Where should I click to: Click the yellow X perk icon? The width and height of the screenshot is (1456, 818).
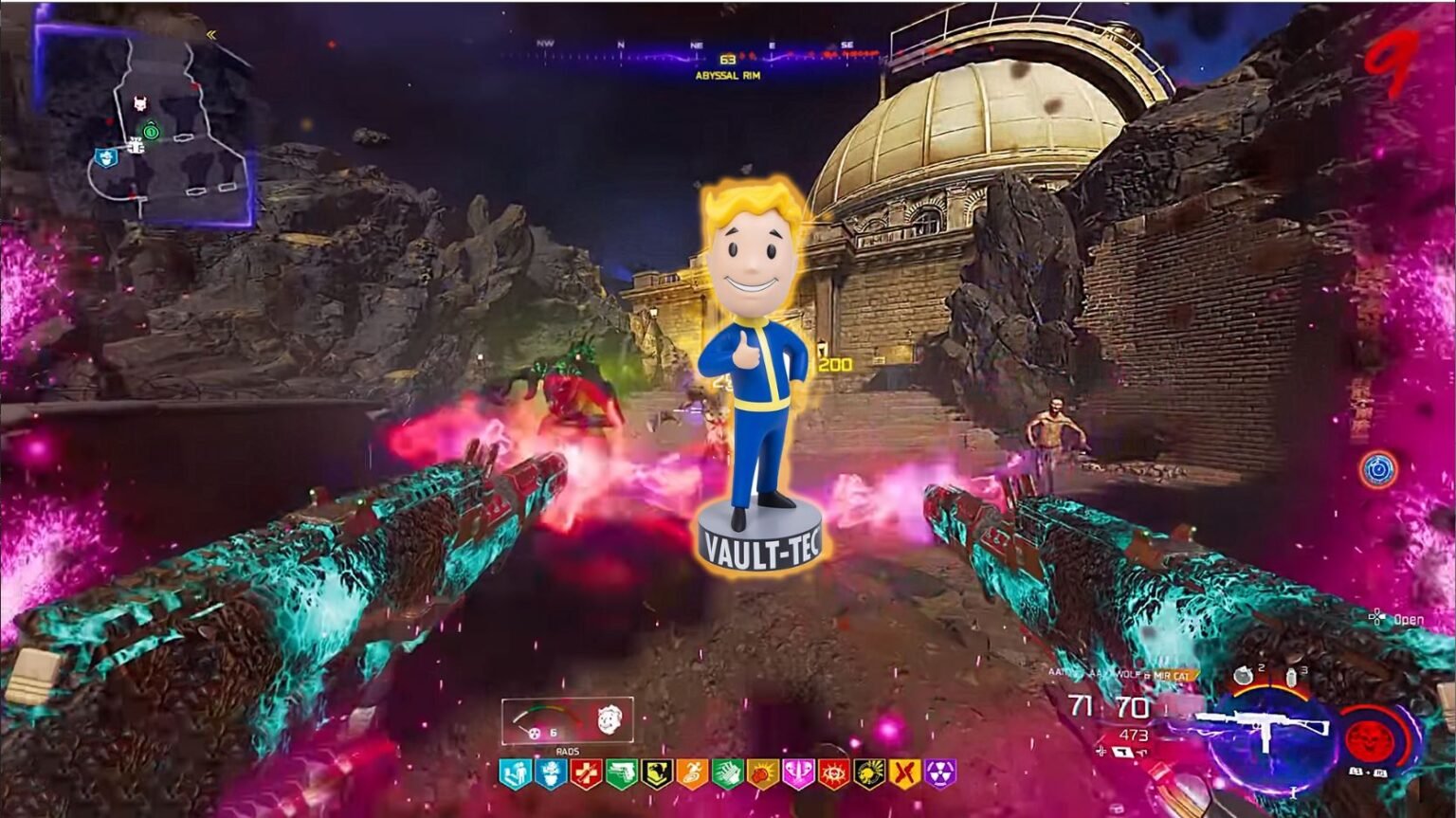point(905,774)
